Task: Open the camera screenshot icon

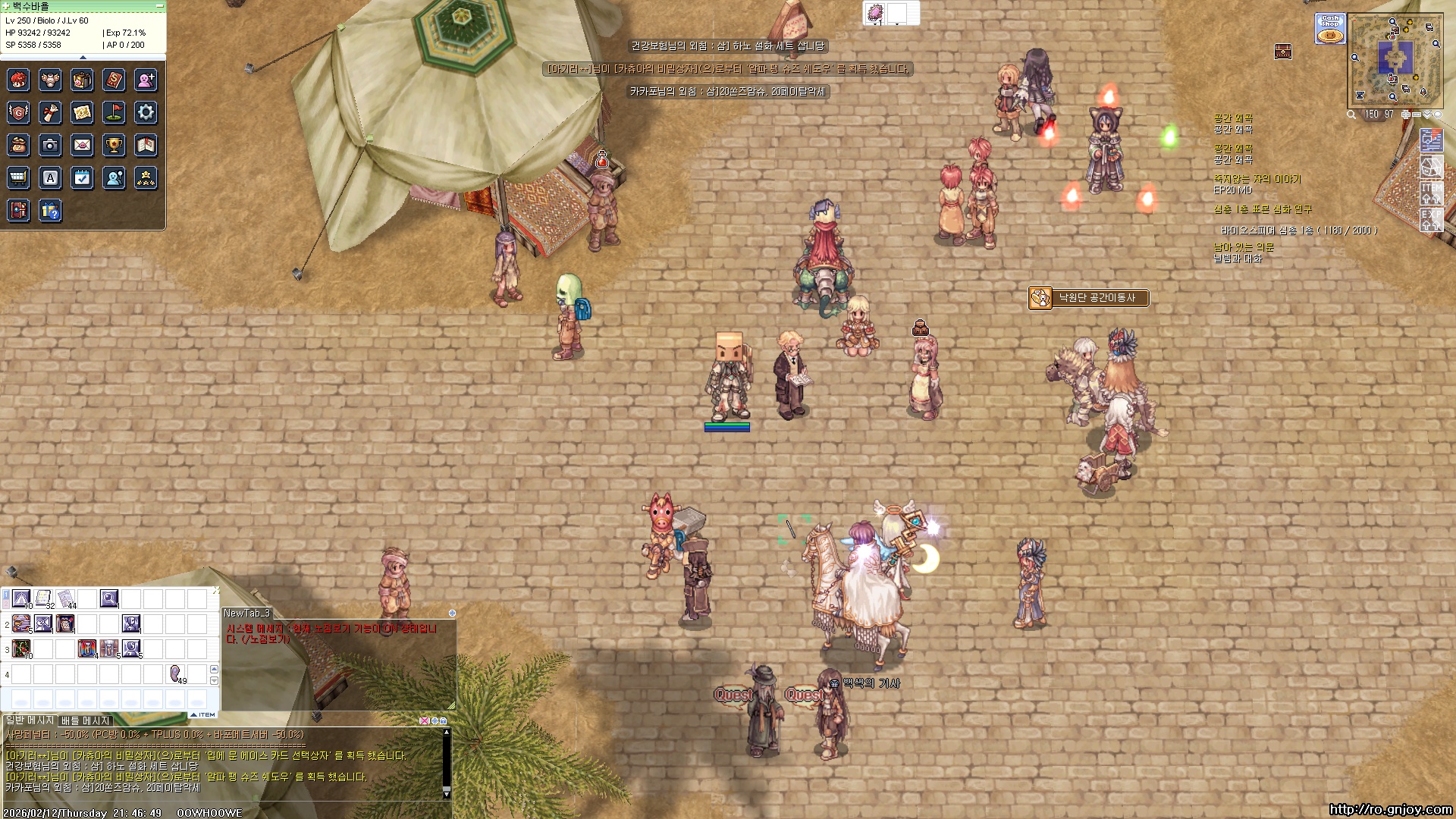Action: [50, 145]
